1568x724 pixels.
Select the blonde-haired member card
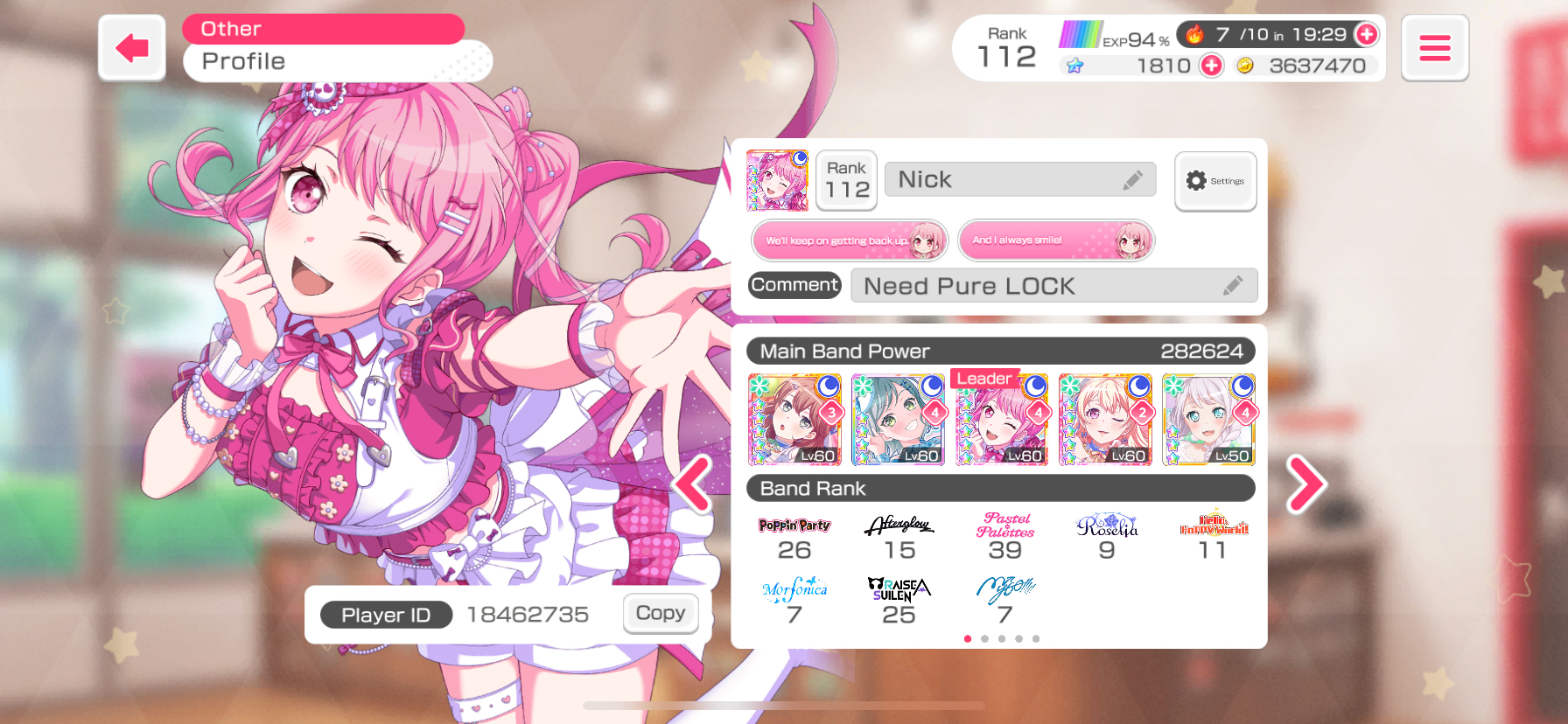point(1105,420)
